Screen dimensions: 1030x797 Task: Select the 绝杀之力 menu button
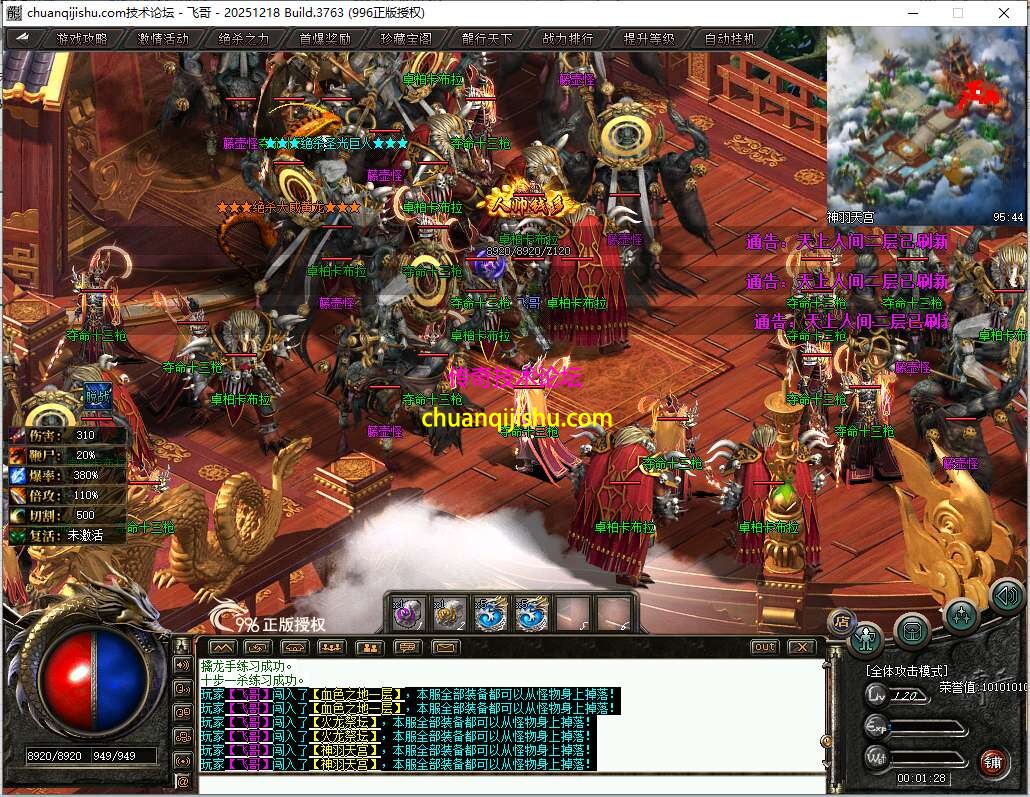[244, 39]
